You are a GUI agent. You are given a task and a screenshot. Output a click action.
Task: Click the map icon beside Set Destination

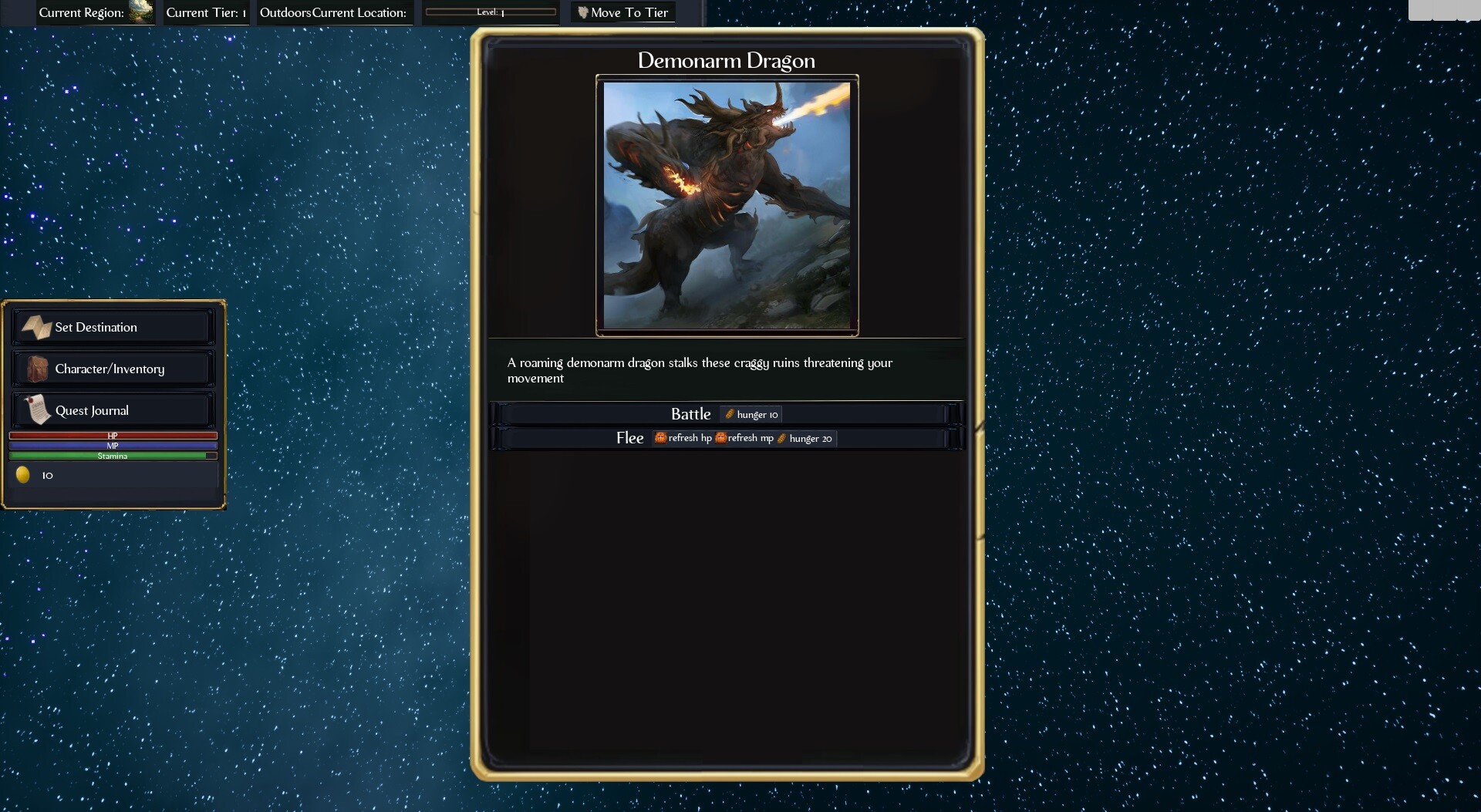[38, 327]
